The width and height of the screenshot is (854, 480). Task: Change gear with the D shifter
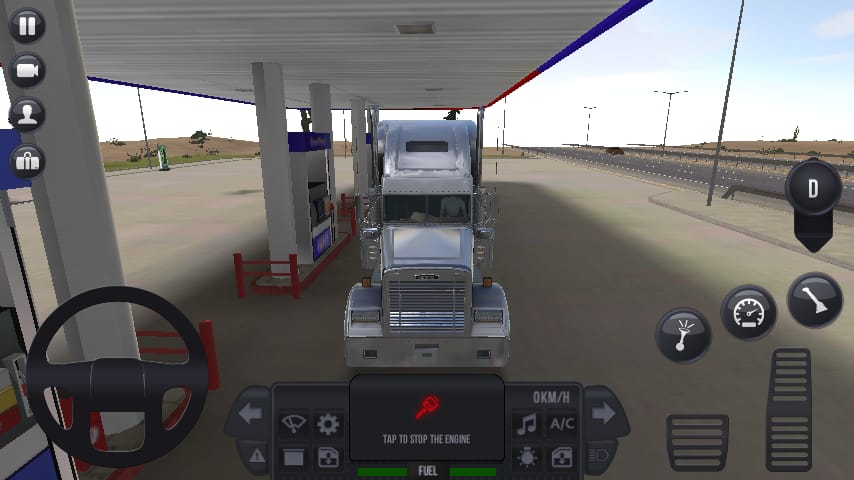[813, 190]
